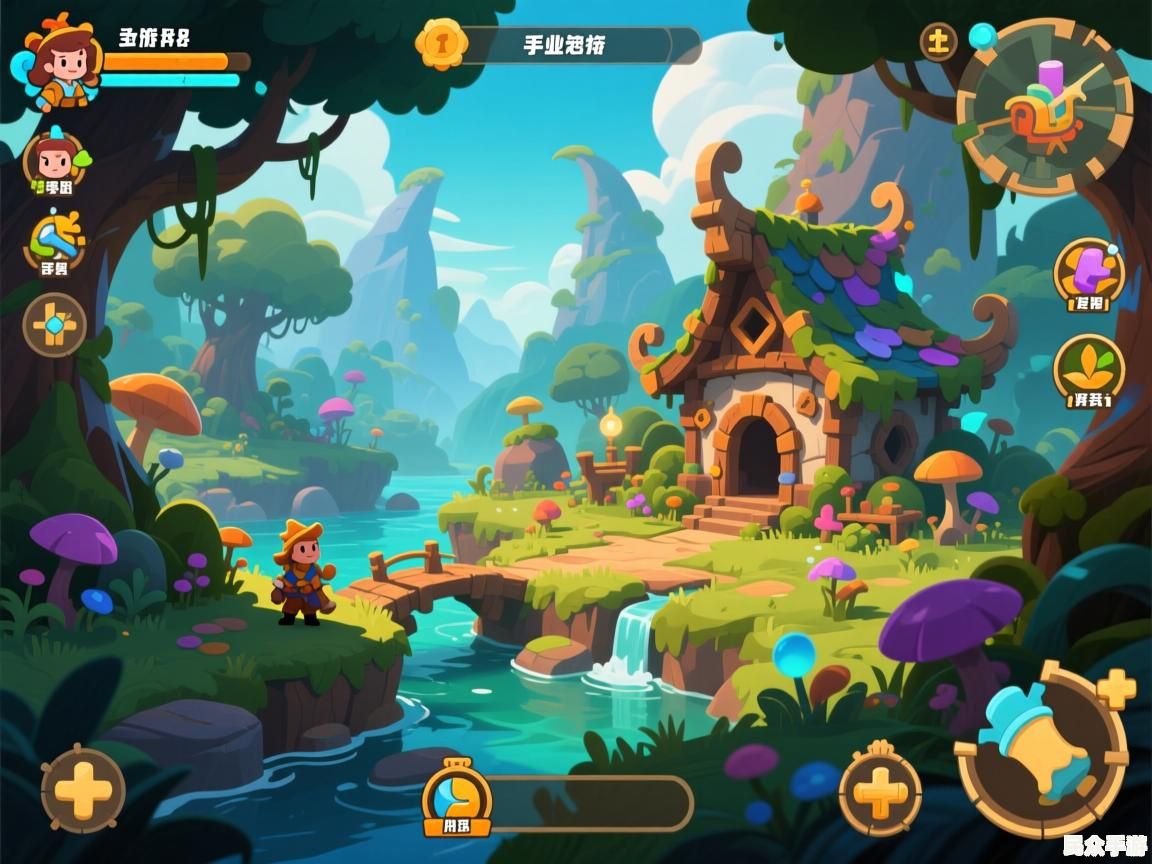The height and width of the screenshot is (864, 1152).
Task: Open the purple item button
Action: pyautogui.click(x=1089, y=274)
